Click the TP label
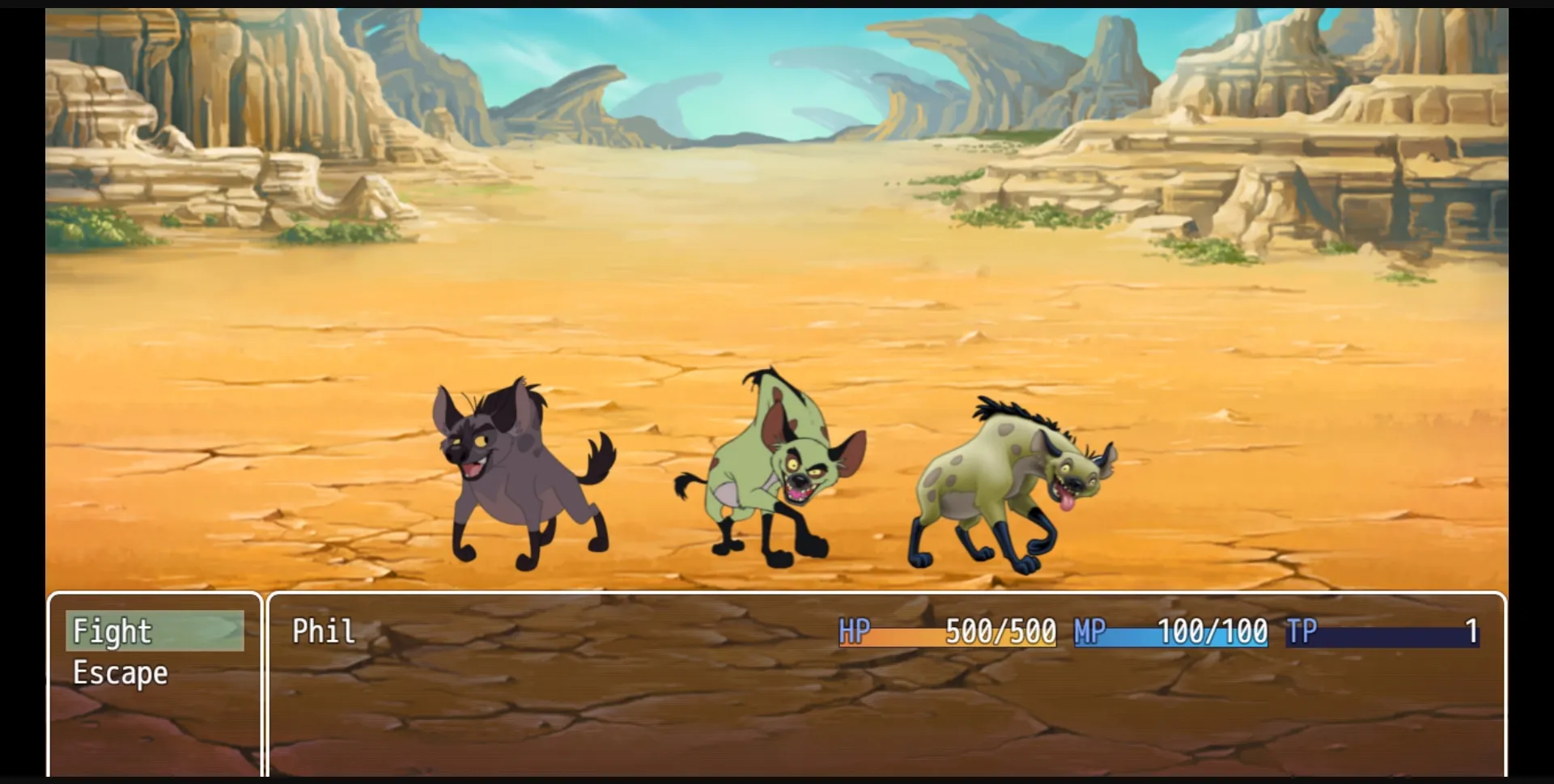 [1305, 632]
